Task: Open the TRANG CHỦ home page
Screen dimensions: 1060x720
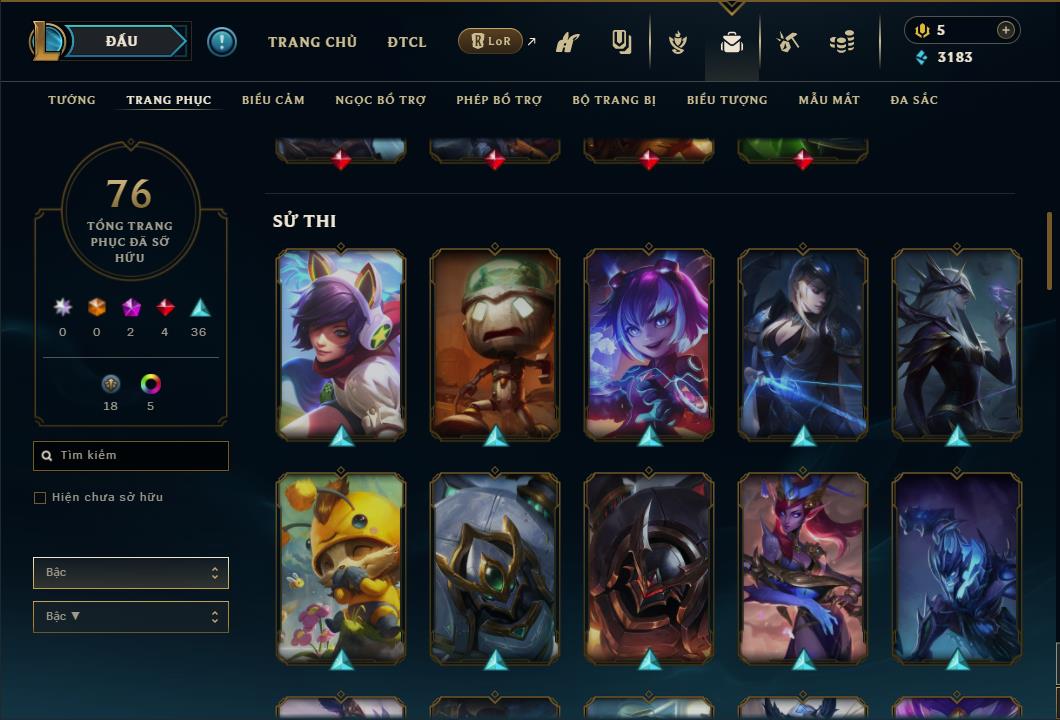Action: click(312, 42)
